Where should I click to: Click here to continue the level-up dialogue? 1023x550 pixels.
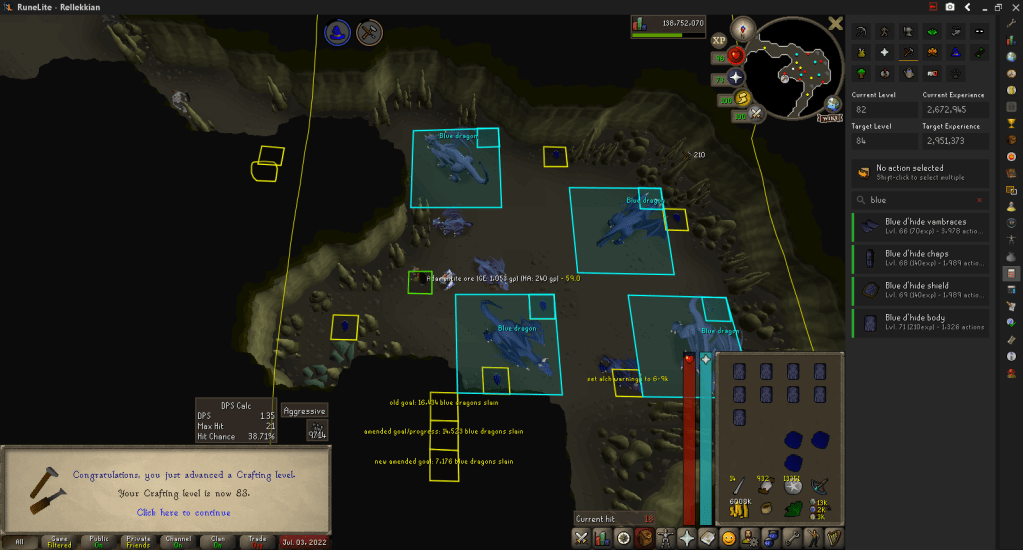click(x=183, y=512)
